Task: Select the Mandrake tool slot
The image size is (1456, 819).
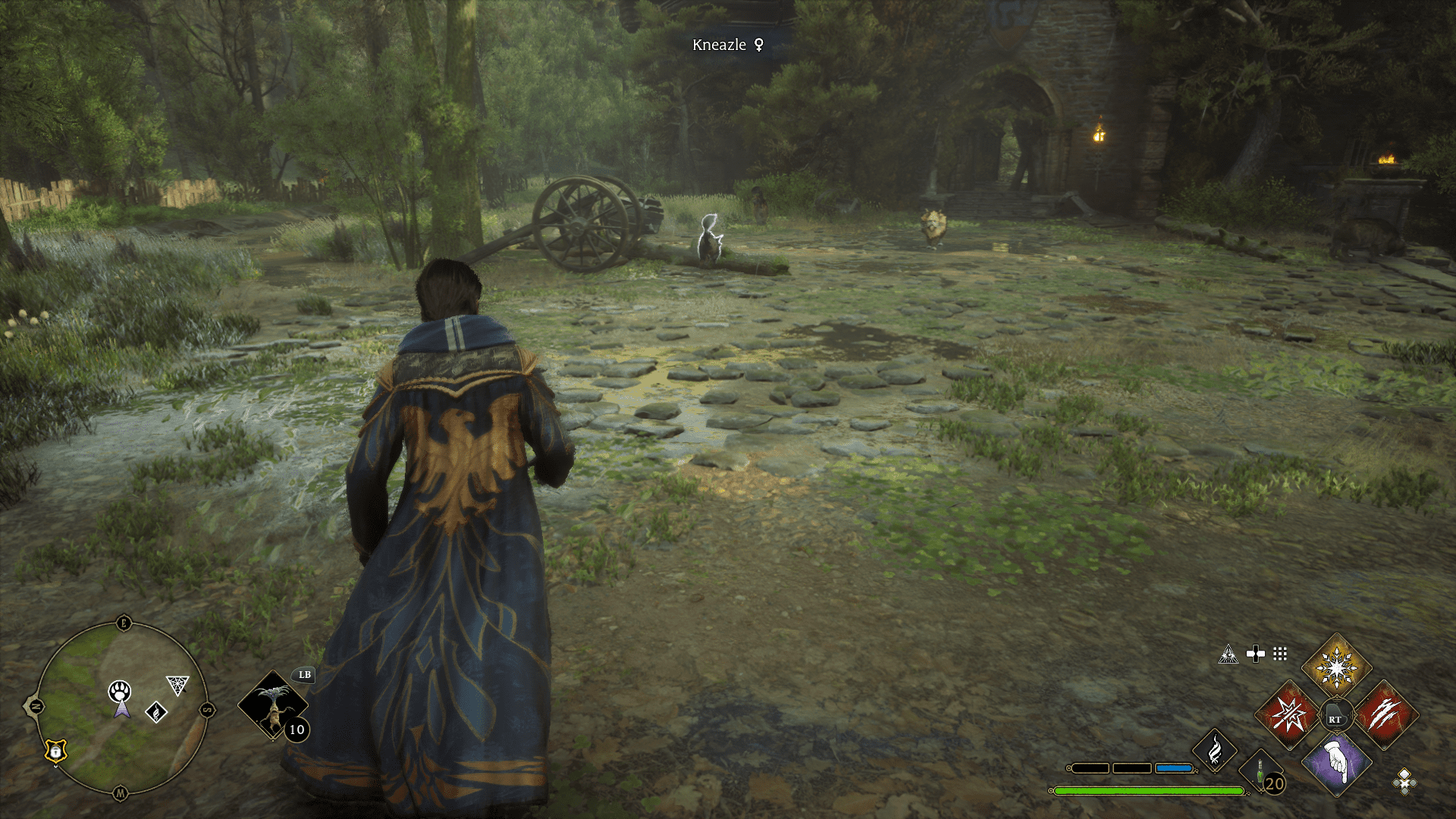Action: [x=272, y=705]
